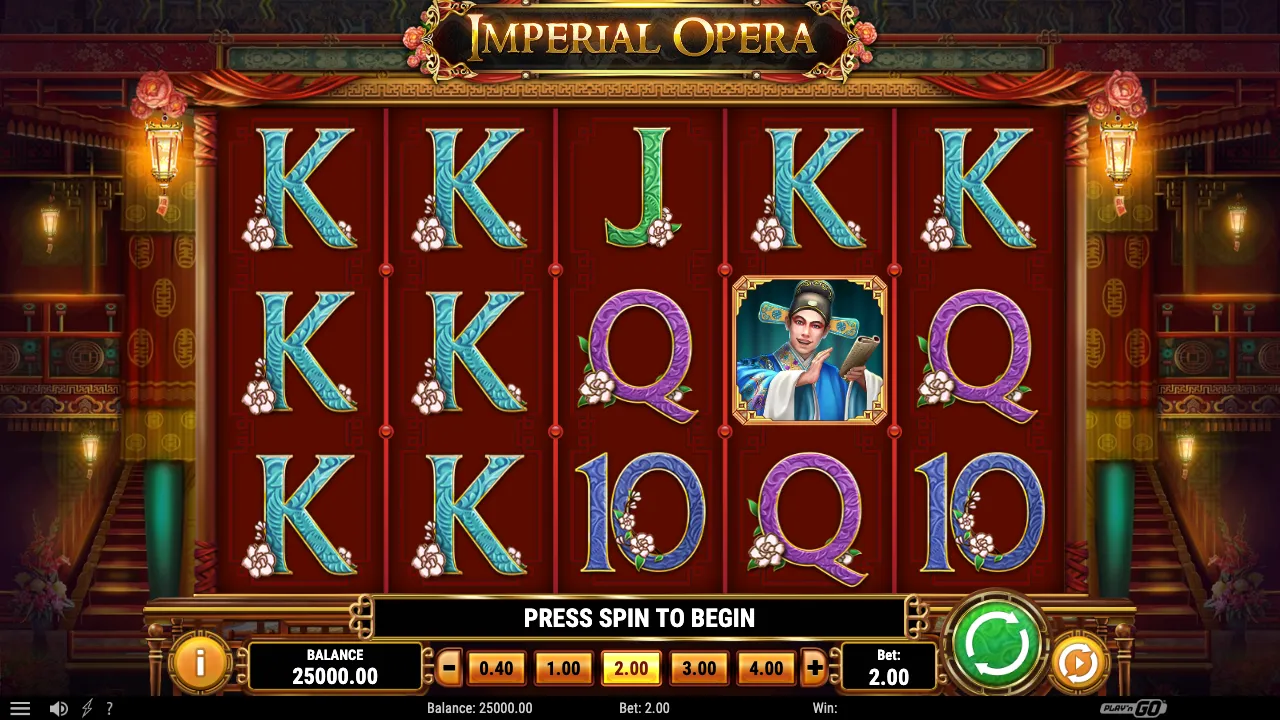Screen dimensions: 1280x720
Task: Activate the orange auto-play button
Action: (x=1077, y=663)
